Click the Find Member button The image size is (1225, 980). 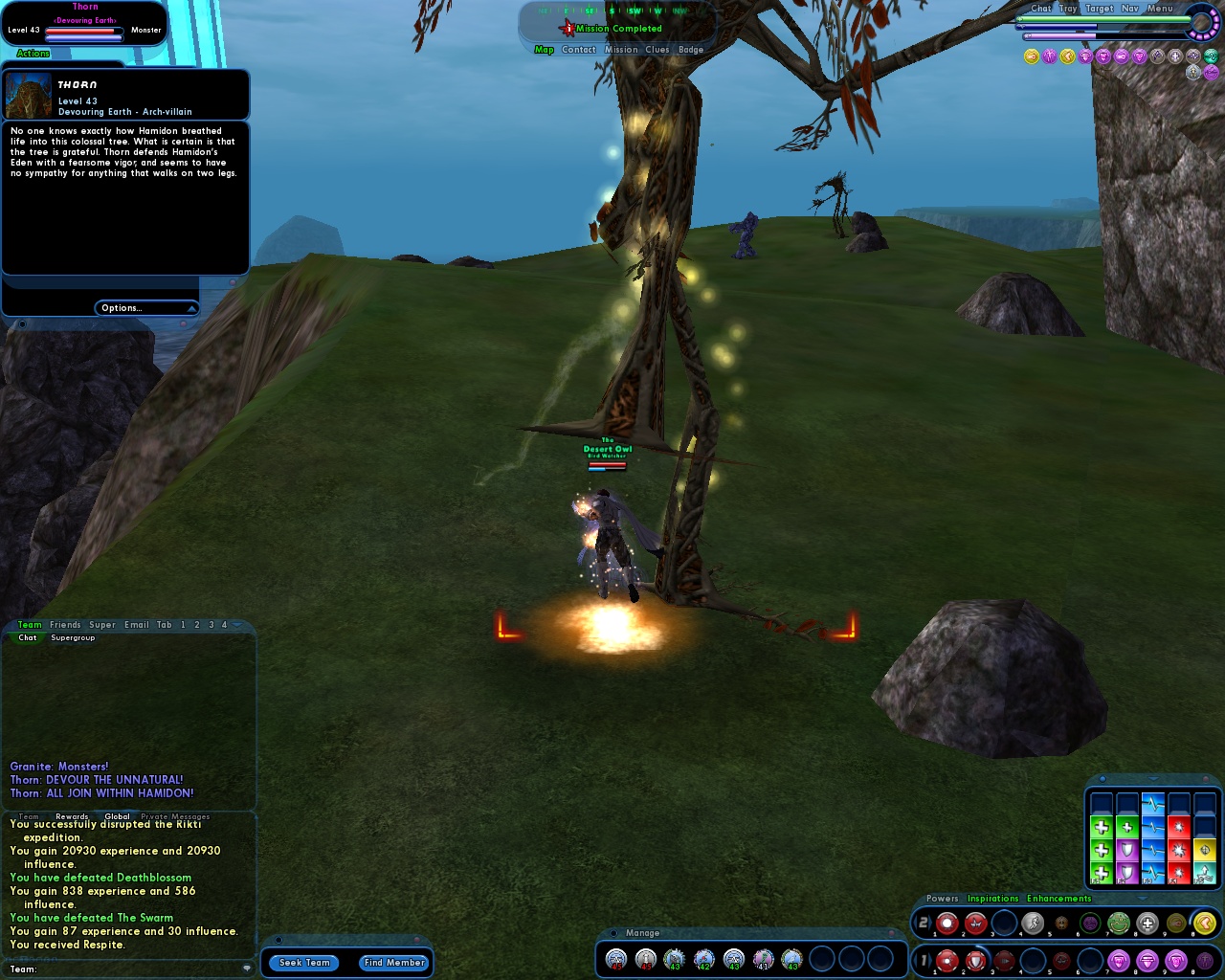(x=393, y=963)
